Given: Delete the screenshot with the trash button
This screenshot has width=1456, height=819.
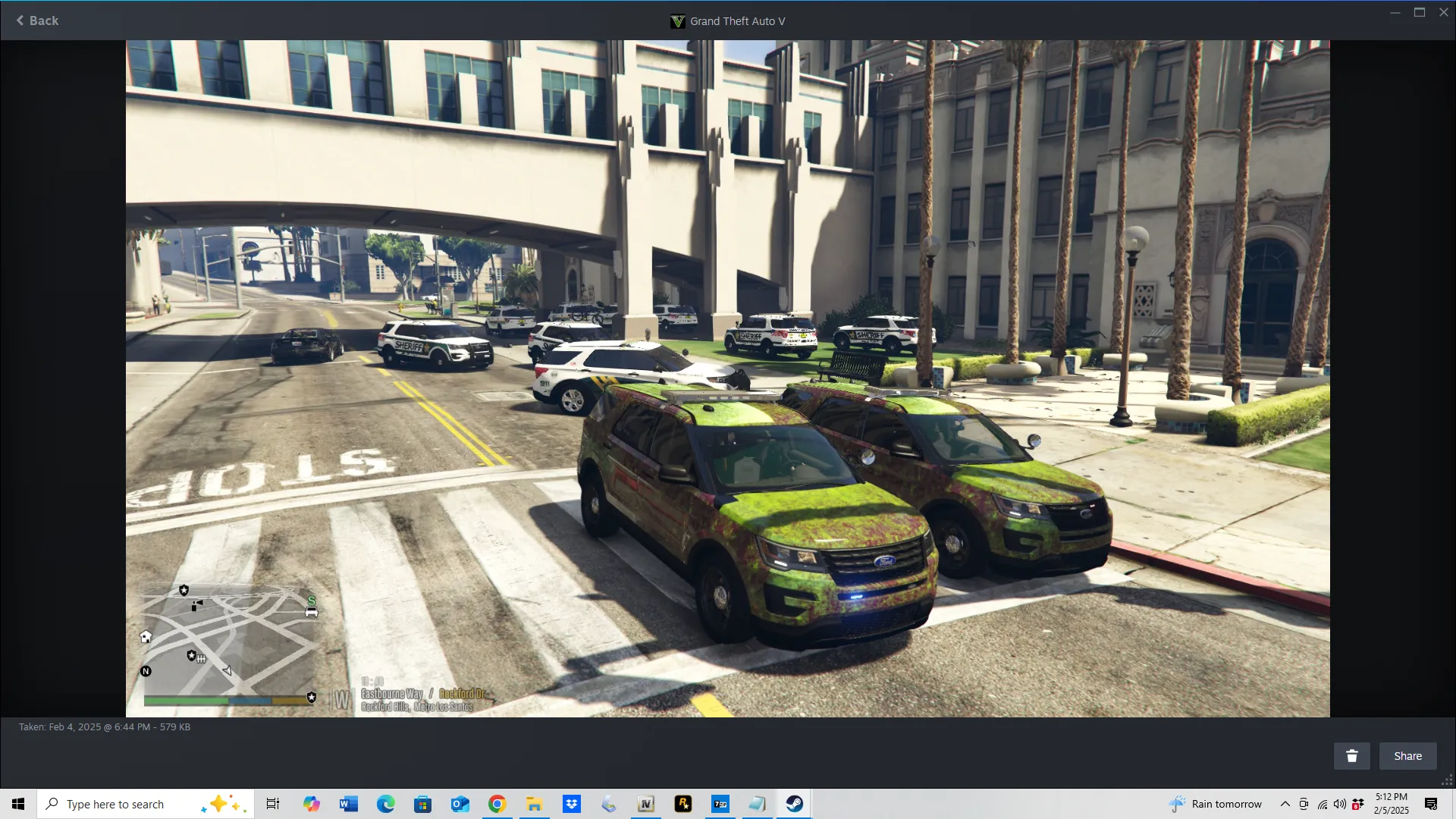Looking at the screenshot, I should coord(1351,756).
